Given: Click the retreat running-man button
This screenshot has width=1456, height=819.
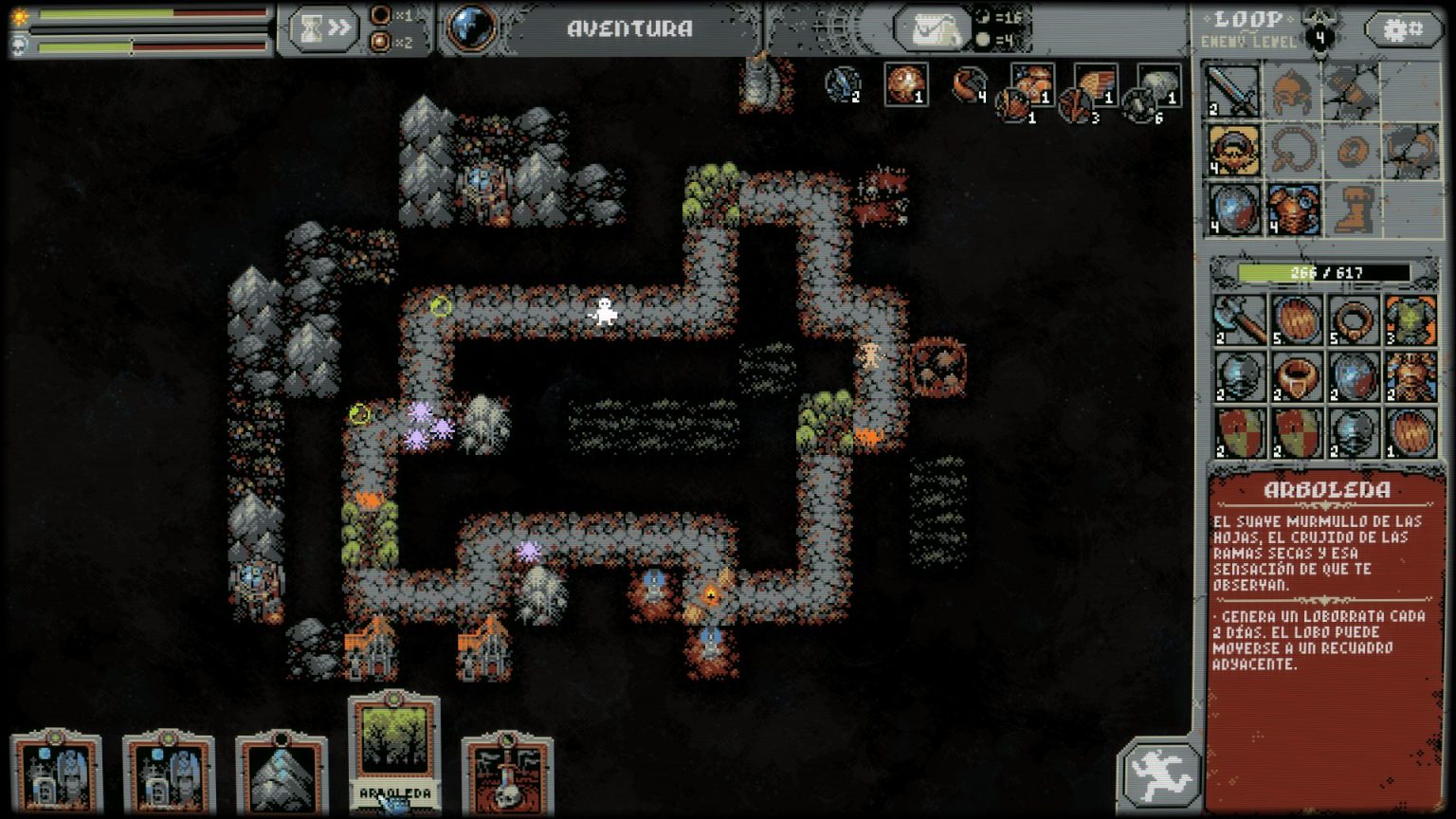Looking at the screenshot, I should pos(1159,773).
